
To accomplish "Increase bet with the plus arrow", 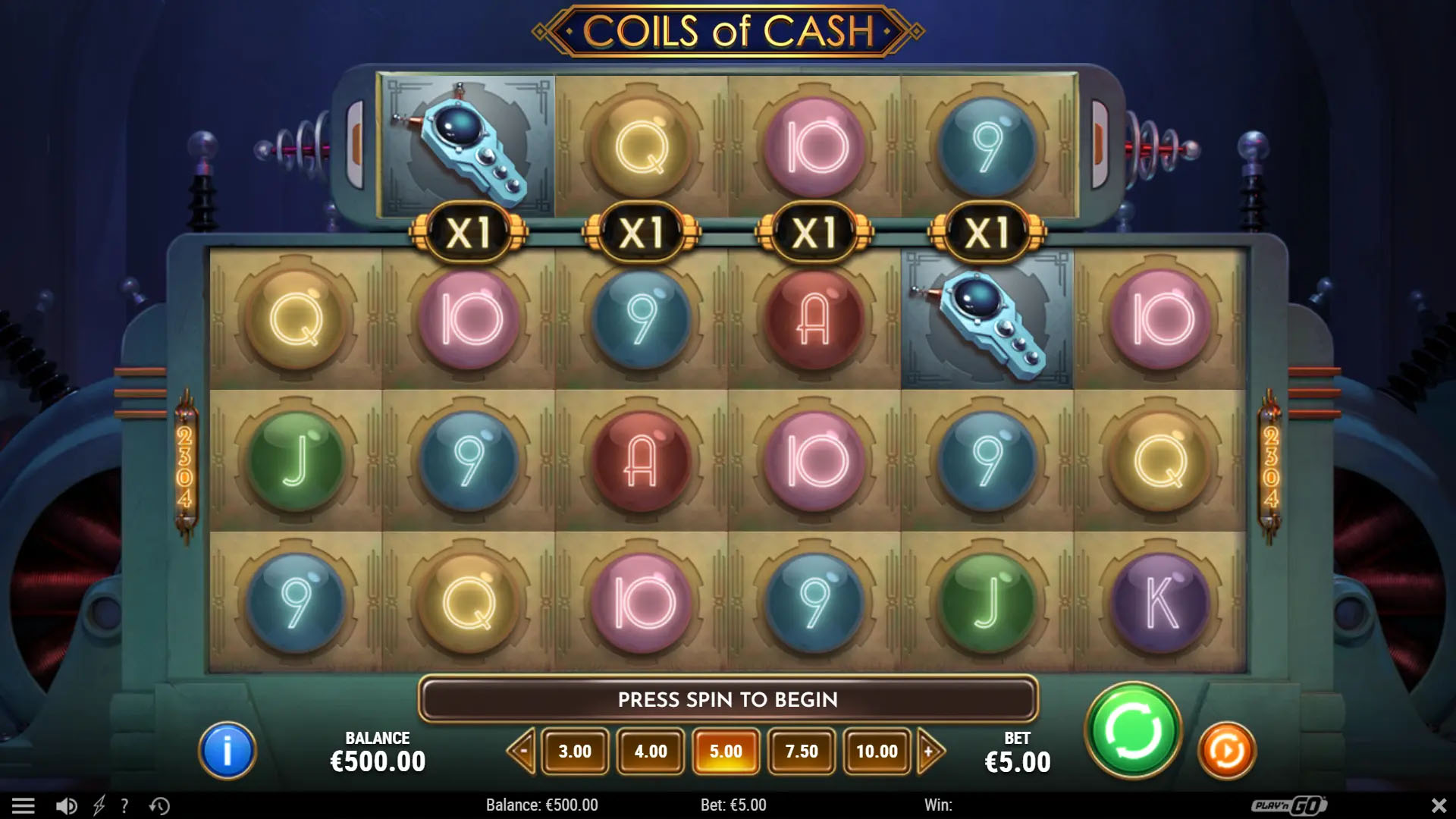I will (x=930, y=752).
